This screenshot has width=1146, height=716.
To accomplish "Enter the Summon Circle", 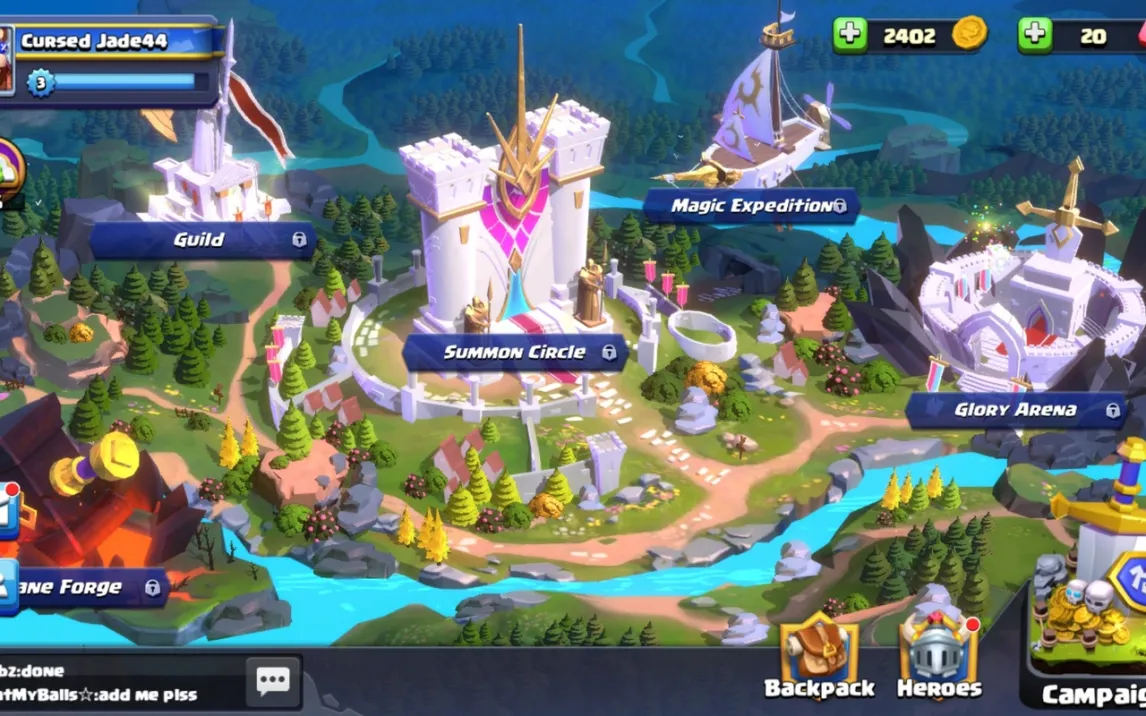I will tap(514, 352).
